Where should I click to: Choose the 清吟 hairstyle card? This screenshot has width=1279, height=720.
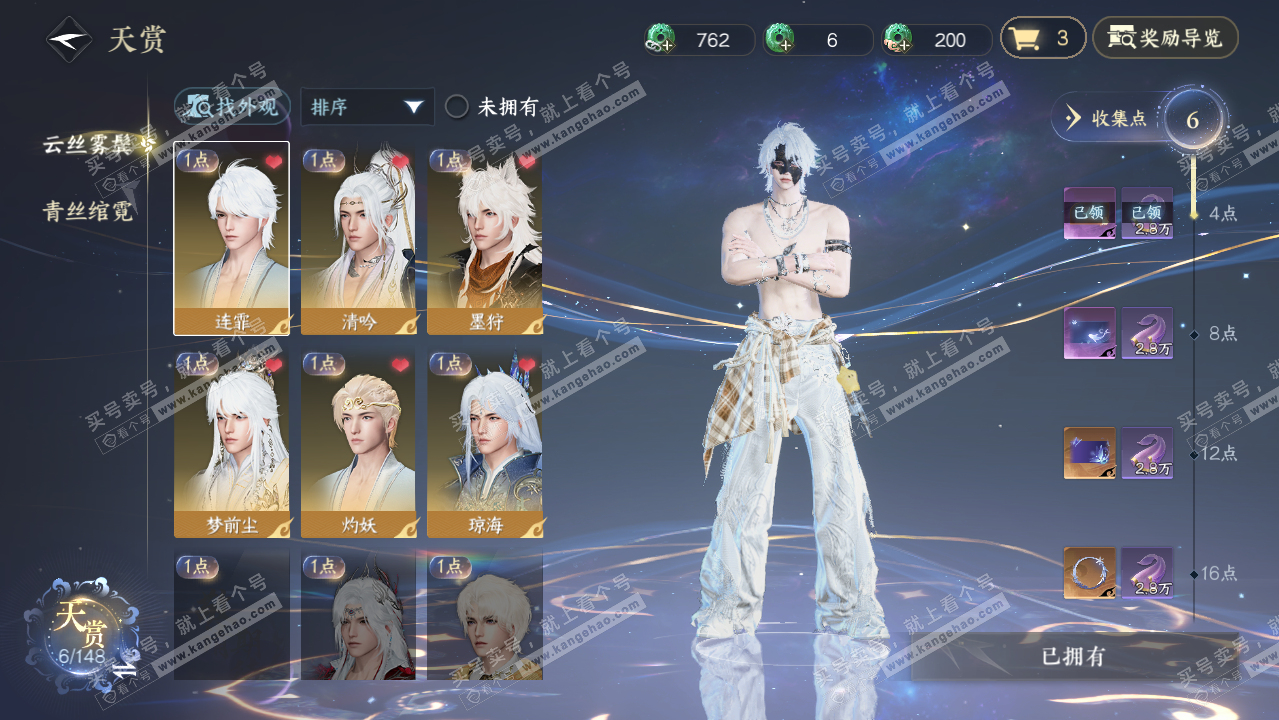click(x=358, y=240)
